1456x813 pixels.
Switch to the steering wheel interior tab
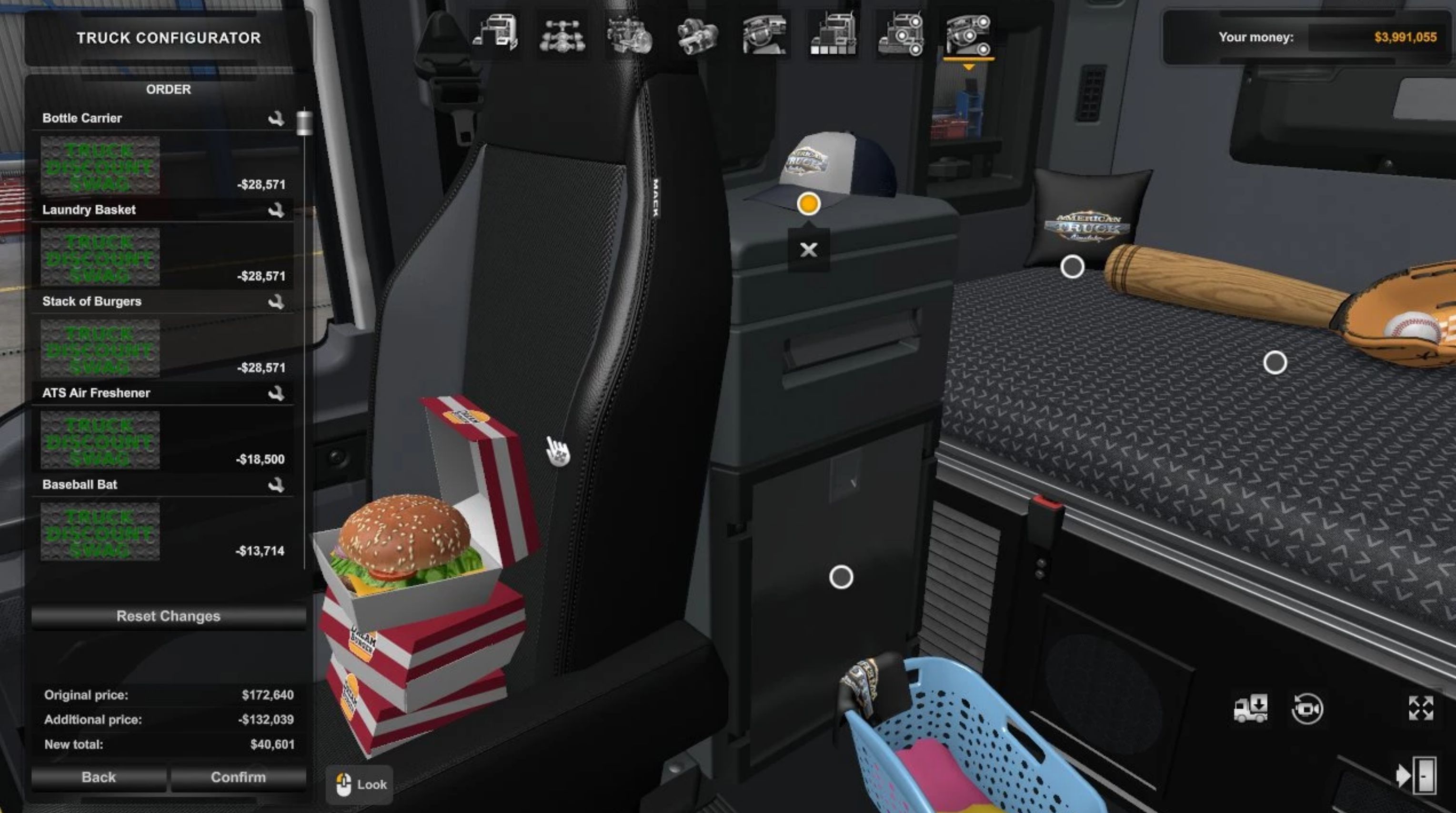point(764,36)
